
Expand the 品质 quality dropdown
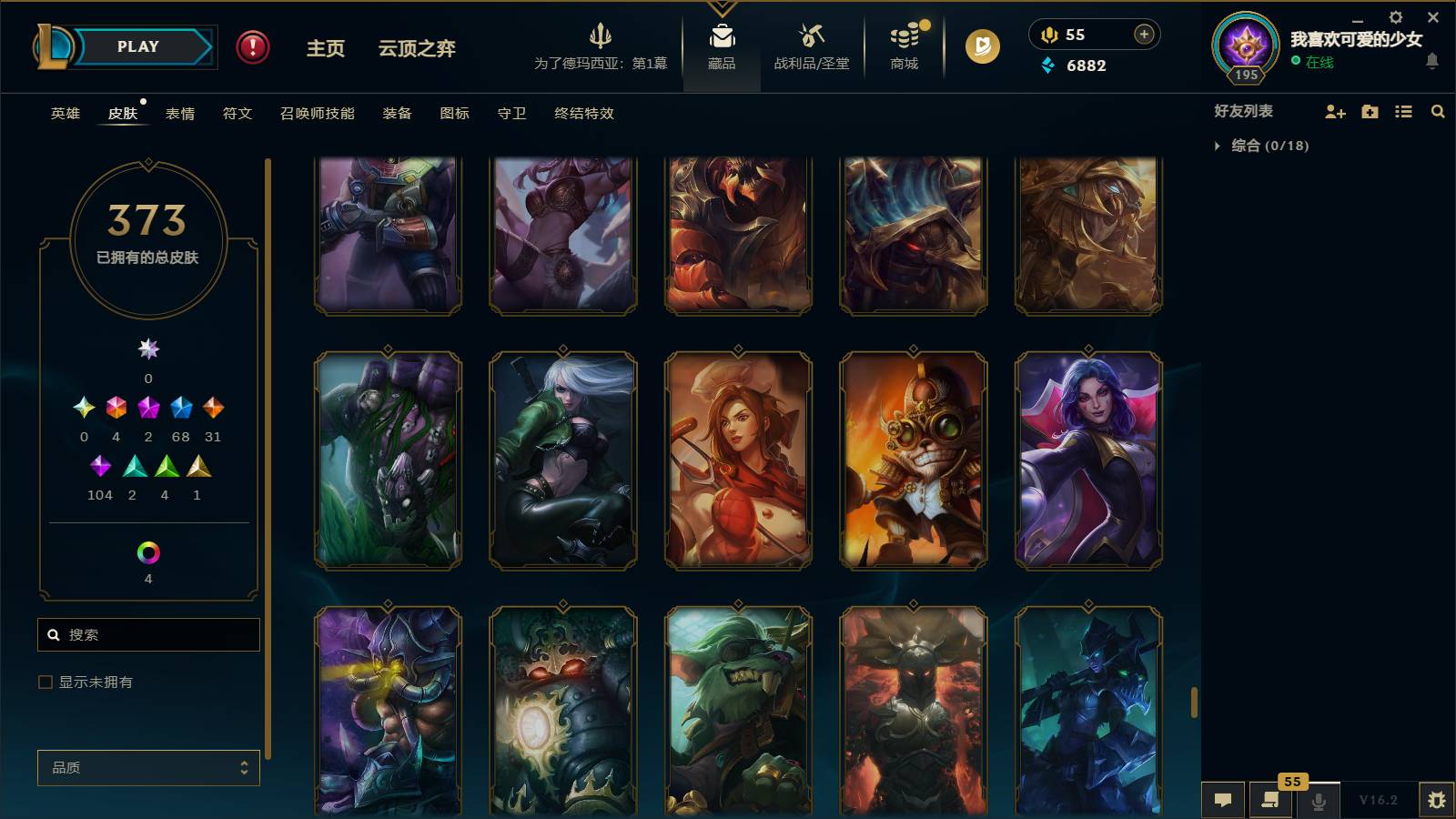click(x=147, y=767)
